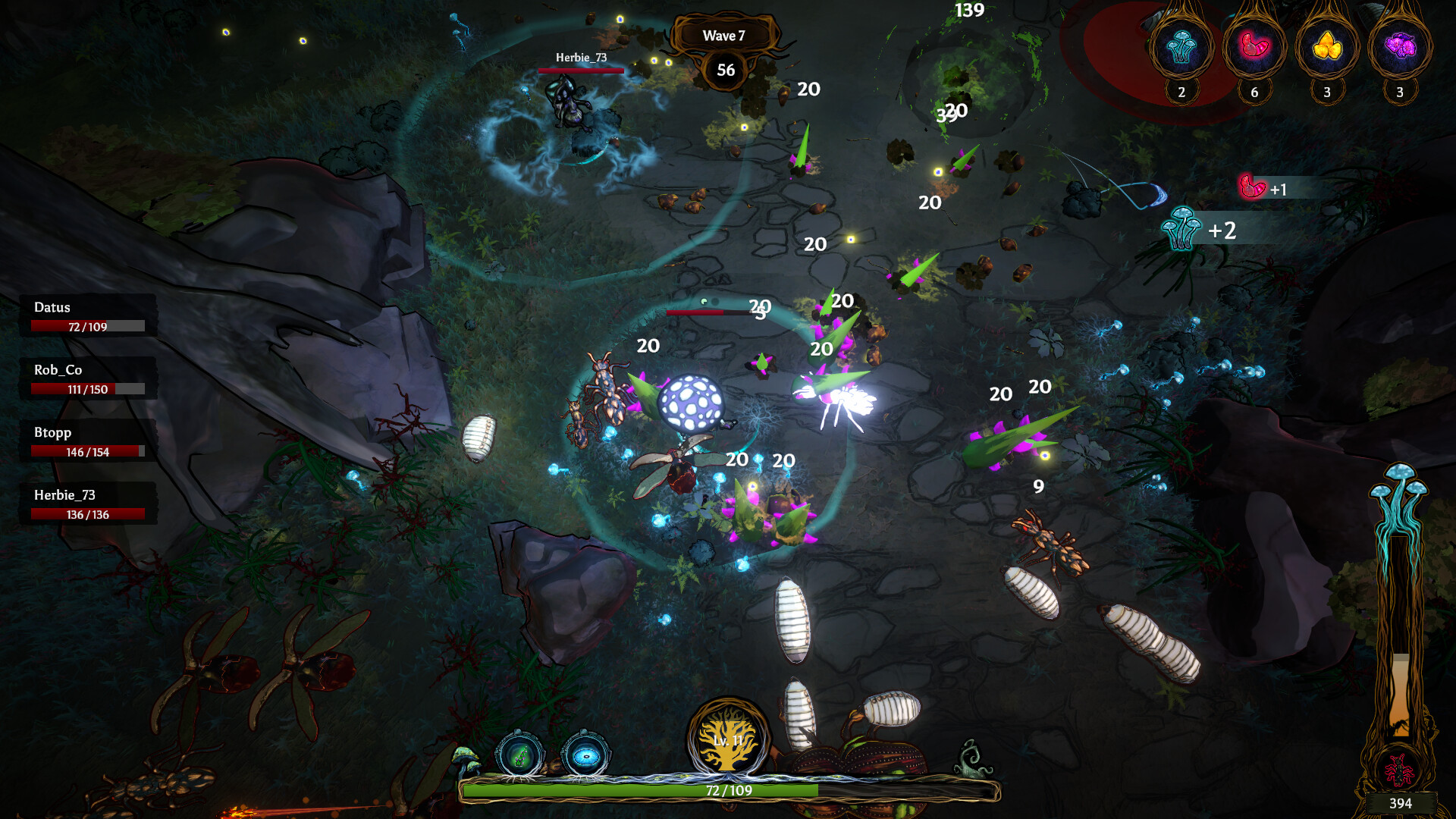Click the grub count showing 6

(1253, 92)
